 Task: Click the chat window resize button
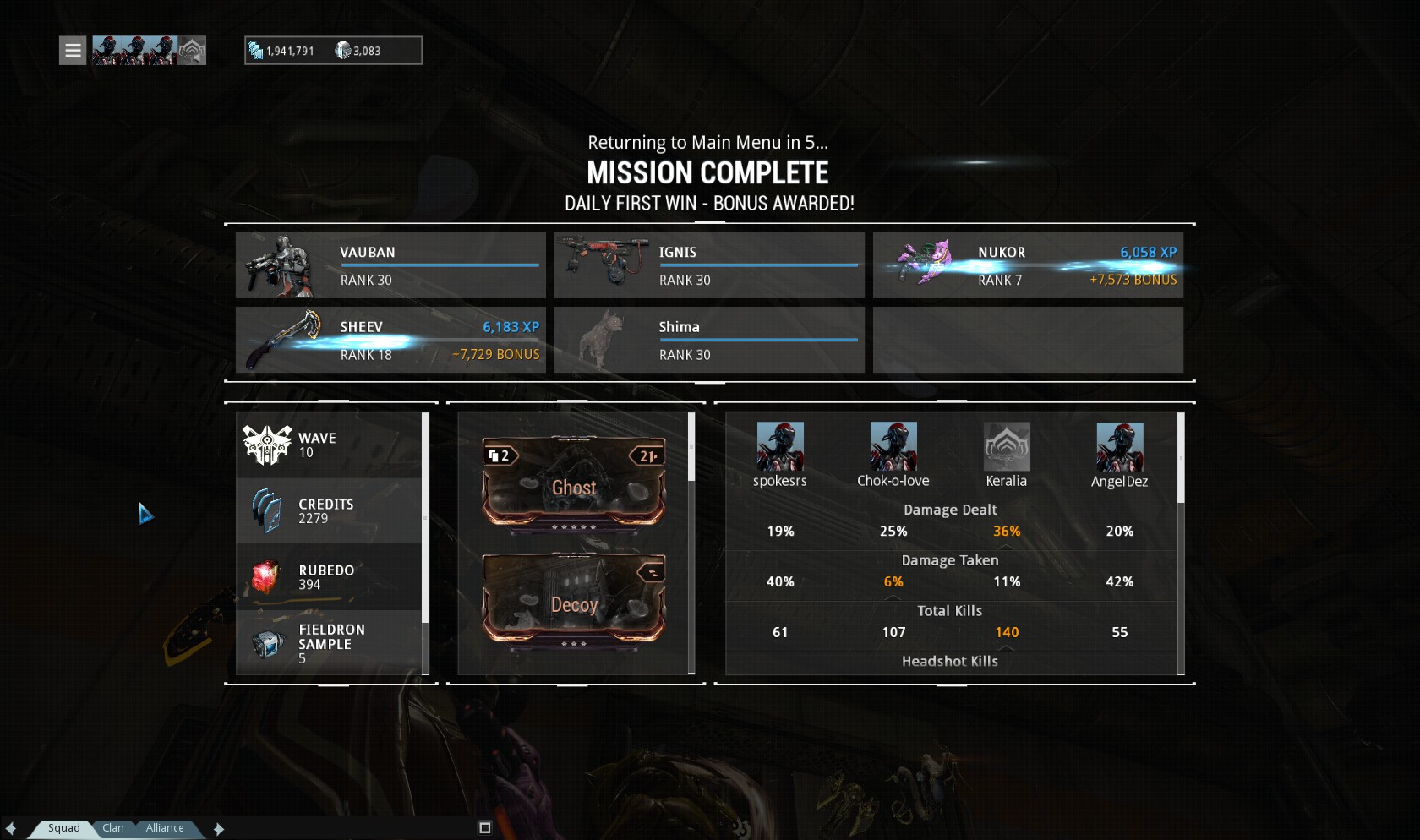pos(485,828)
